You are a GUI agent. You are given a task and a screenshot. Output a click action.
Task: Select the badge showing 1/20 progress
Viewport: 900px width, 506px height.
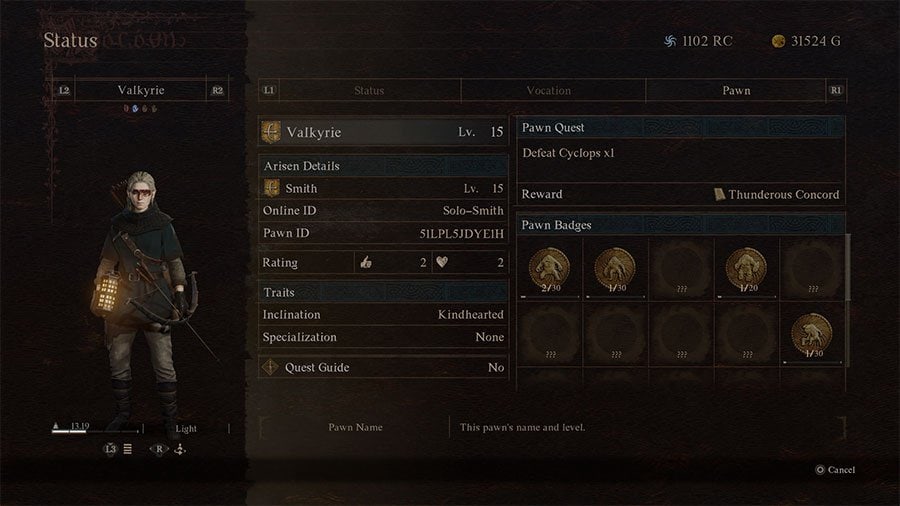pyautogui.click(x=745, y=268)
